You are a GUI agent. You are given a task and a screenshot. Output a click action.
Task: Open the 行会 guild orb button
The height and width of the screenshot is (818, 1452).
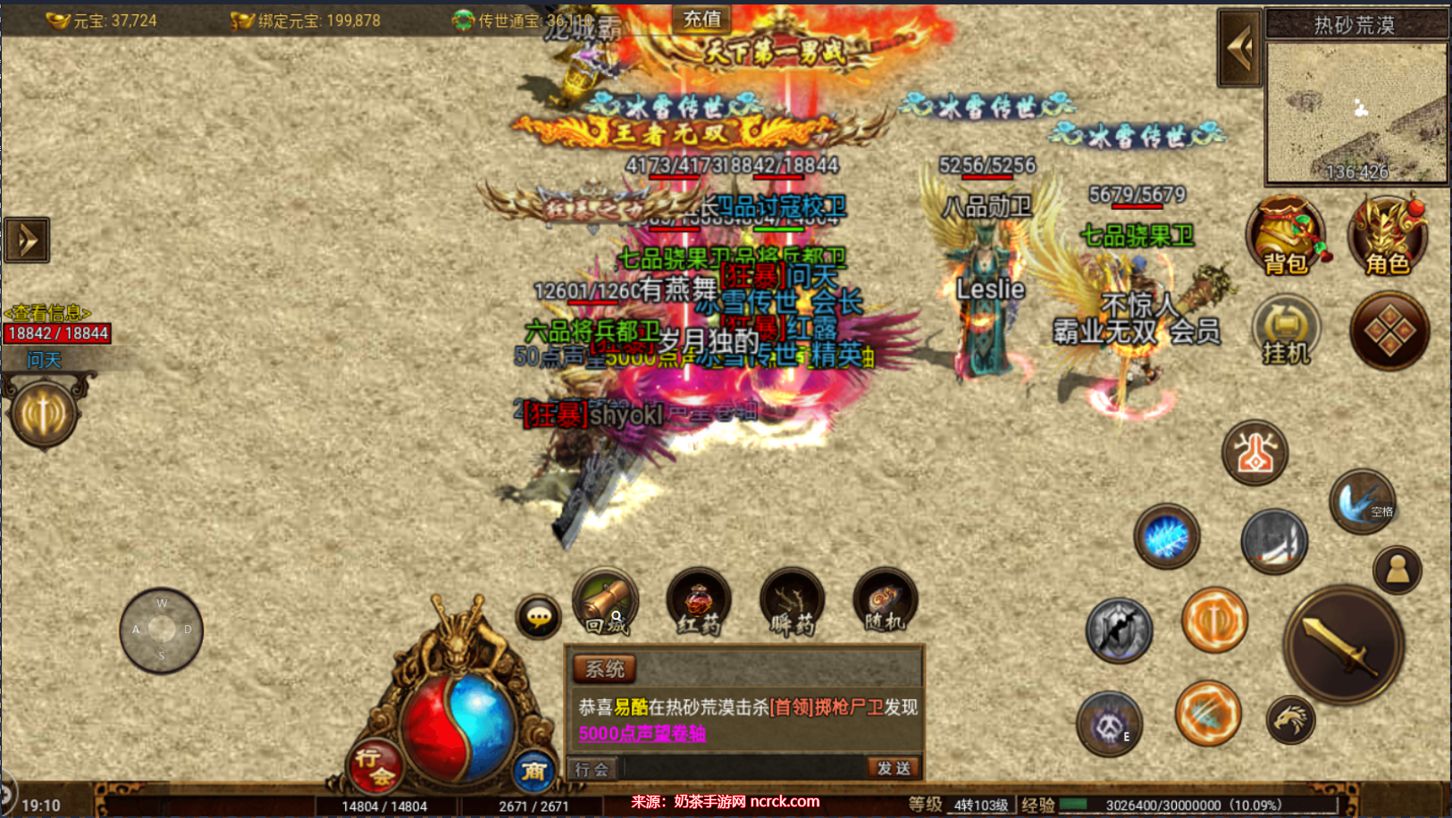pyautogui.click(x=375, y=765)
